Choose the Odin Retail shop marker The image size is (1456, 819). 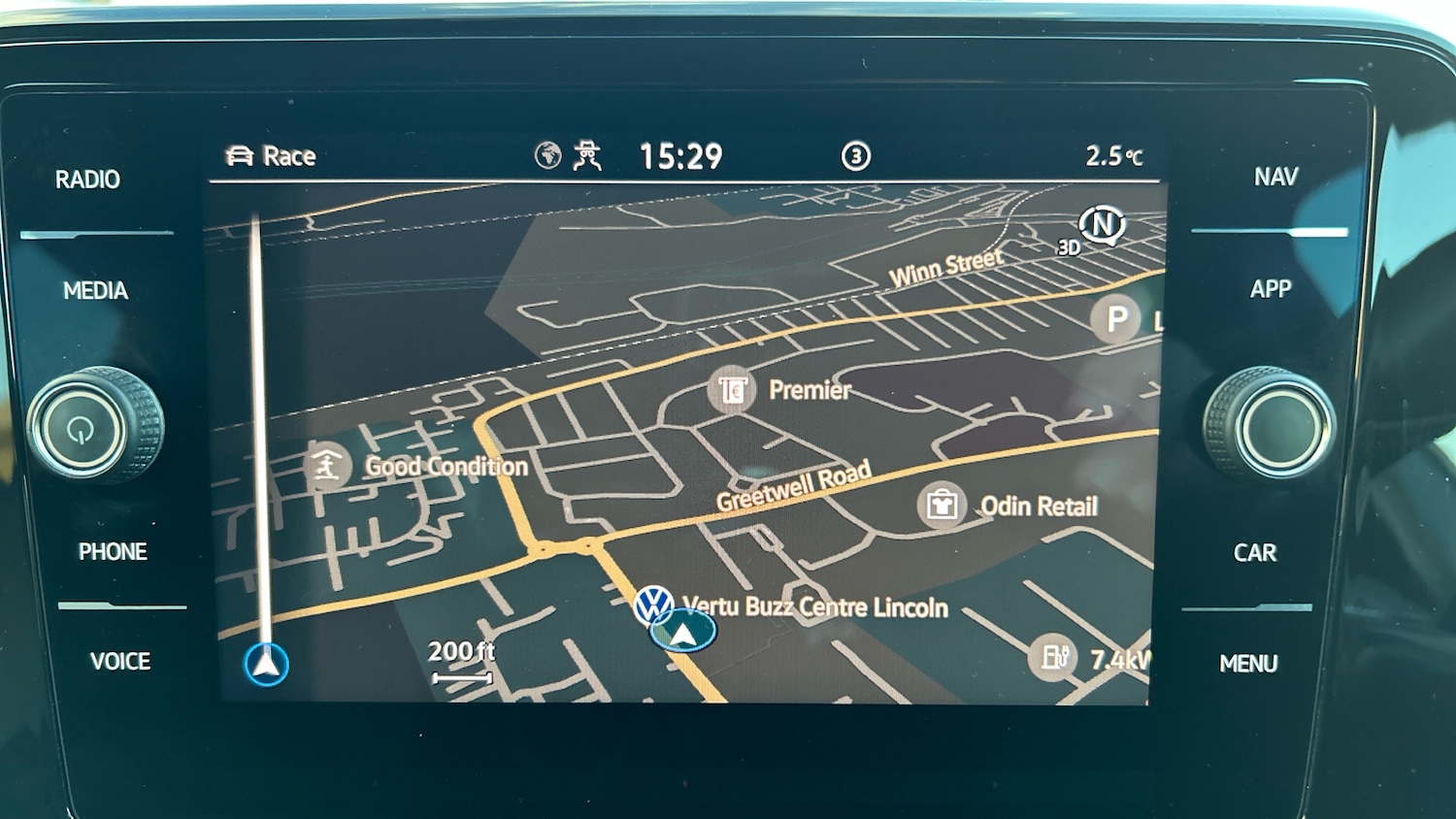942,505
